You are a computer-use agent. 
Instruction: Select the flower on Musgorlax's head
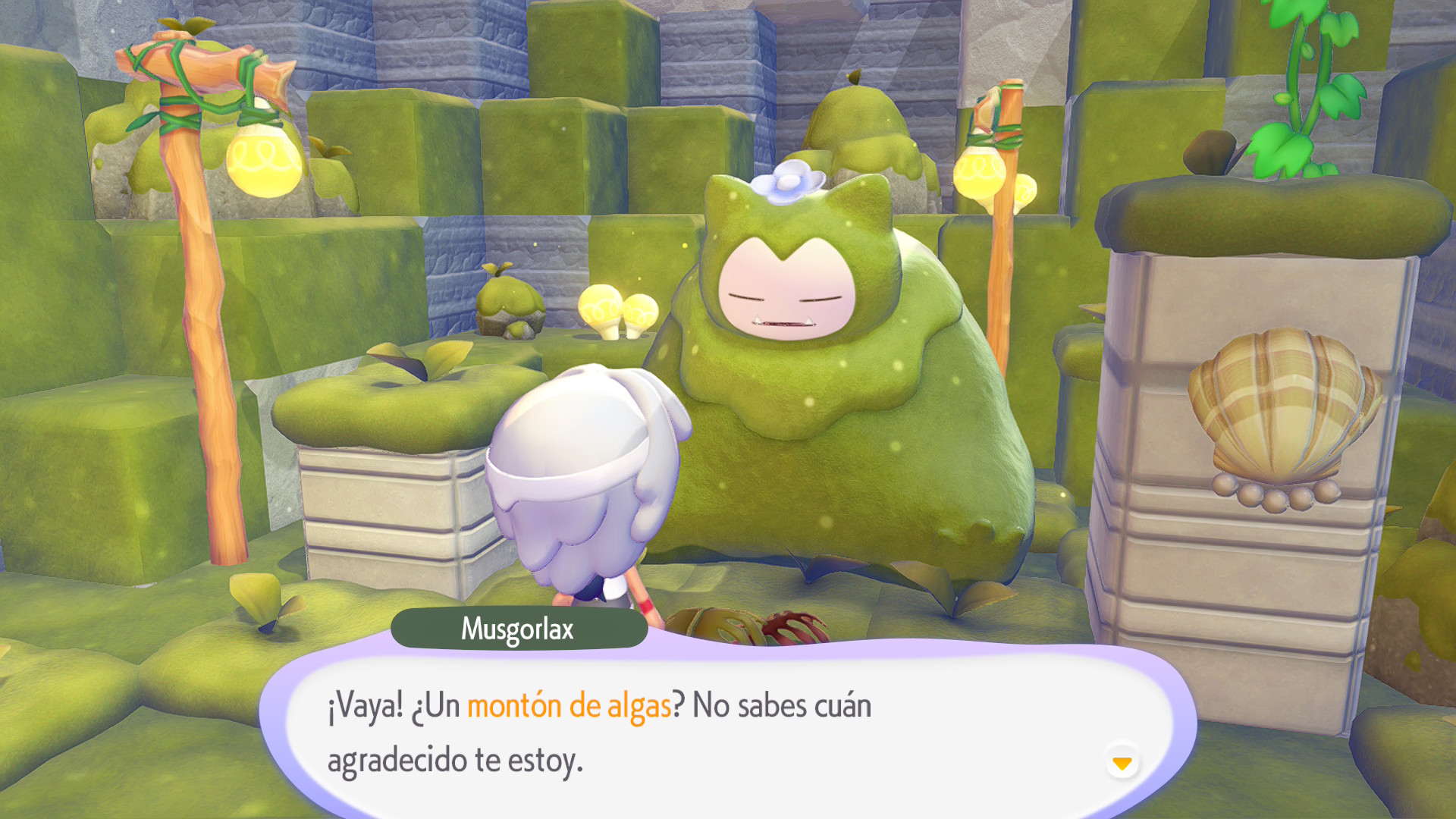[790, 182]
